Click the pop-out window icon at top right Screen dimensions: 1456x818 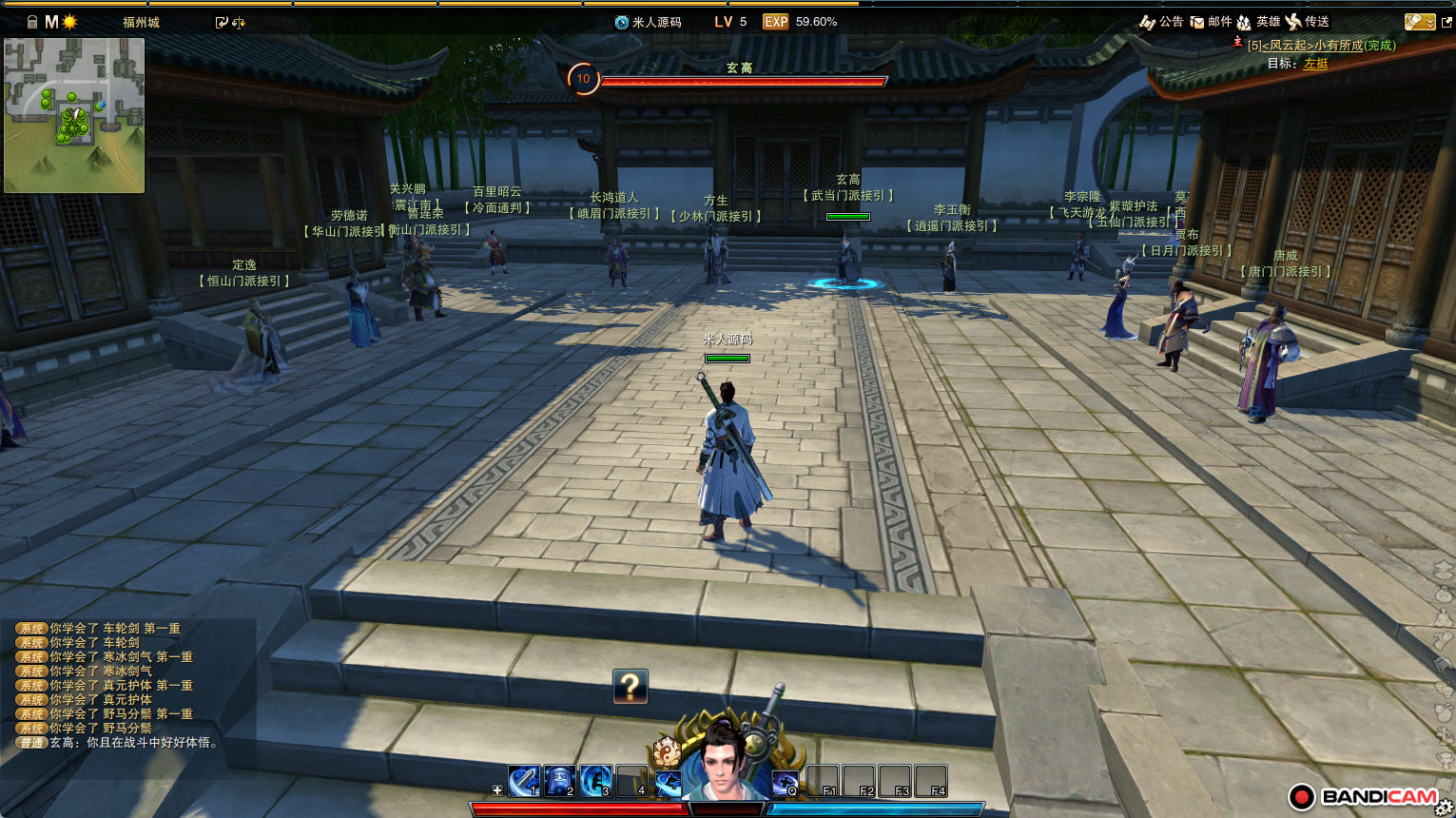[x=1446, y=22]
